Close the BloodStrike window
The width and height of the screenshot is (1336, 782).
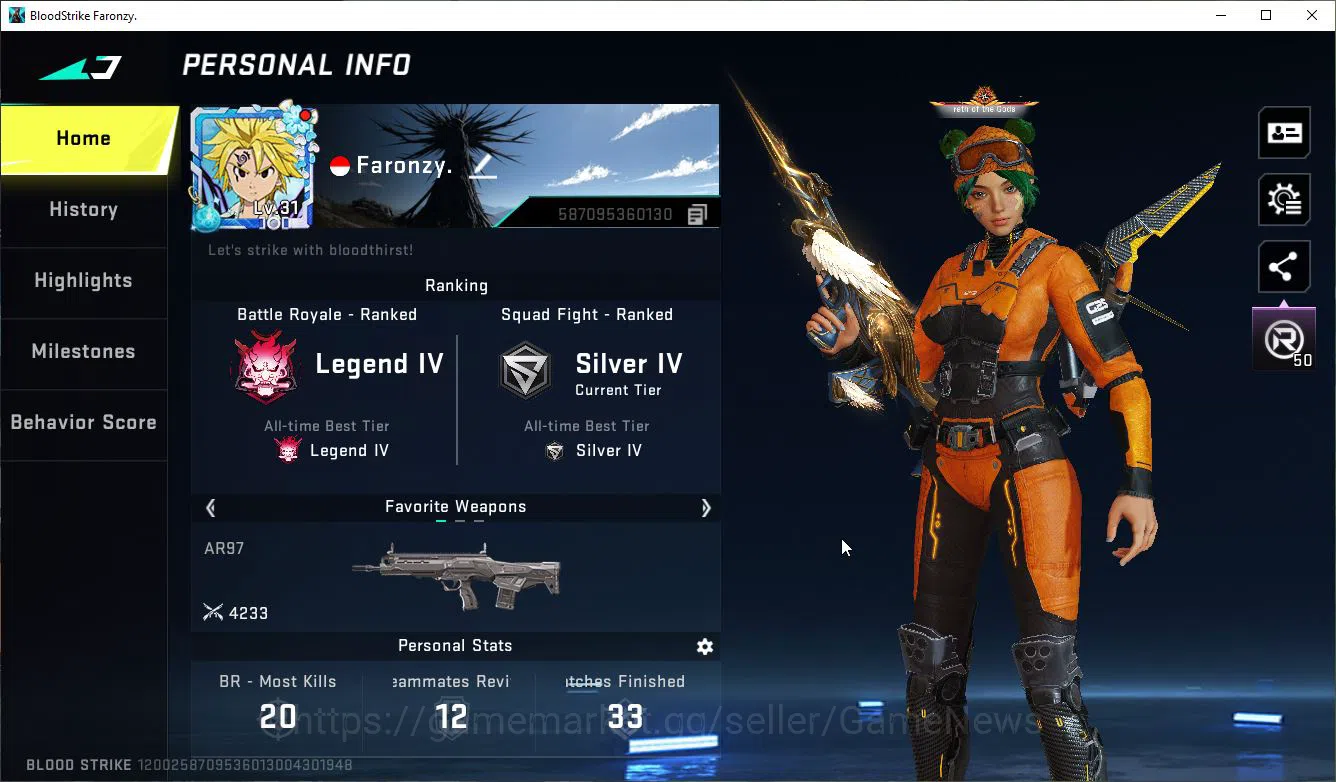[1312, 15]
